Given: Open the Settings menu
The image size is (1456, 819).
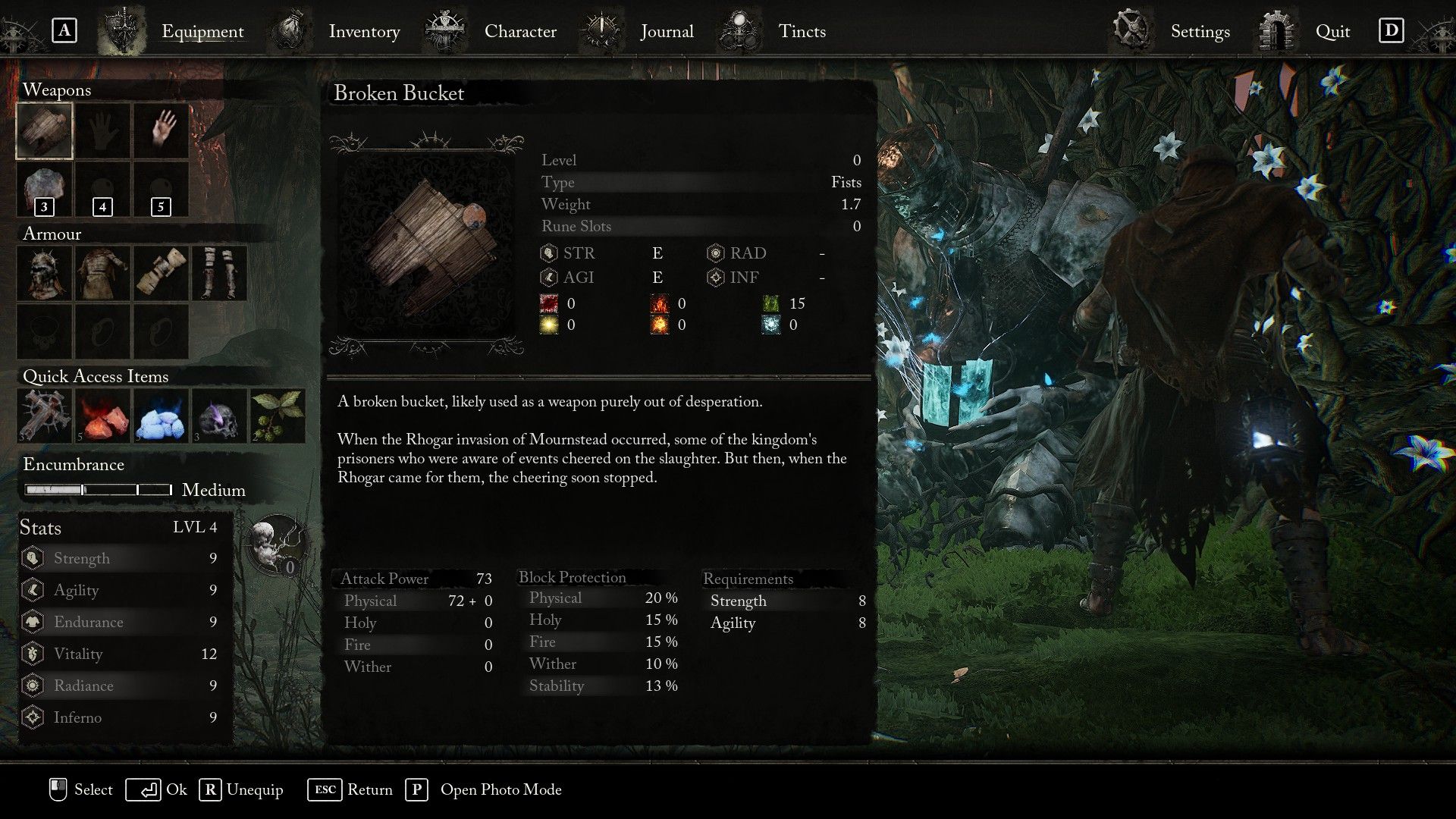Looking at the screenshot, I should coord(1199,31).
